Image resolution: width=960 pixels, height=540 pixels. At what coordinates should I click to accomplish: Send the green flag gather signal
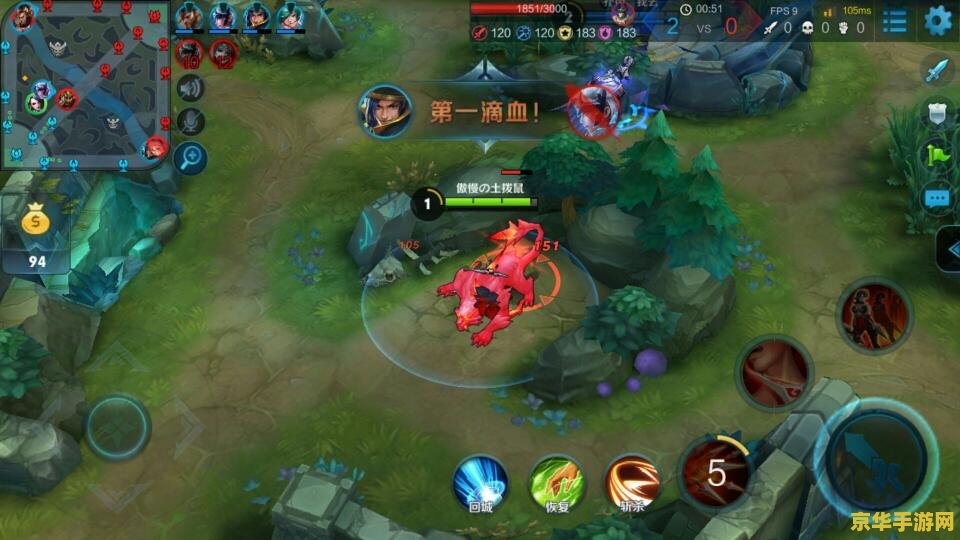tap(936, 155)
